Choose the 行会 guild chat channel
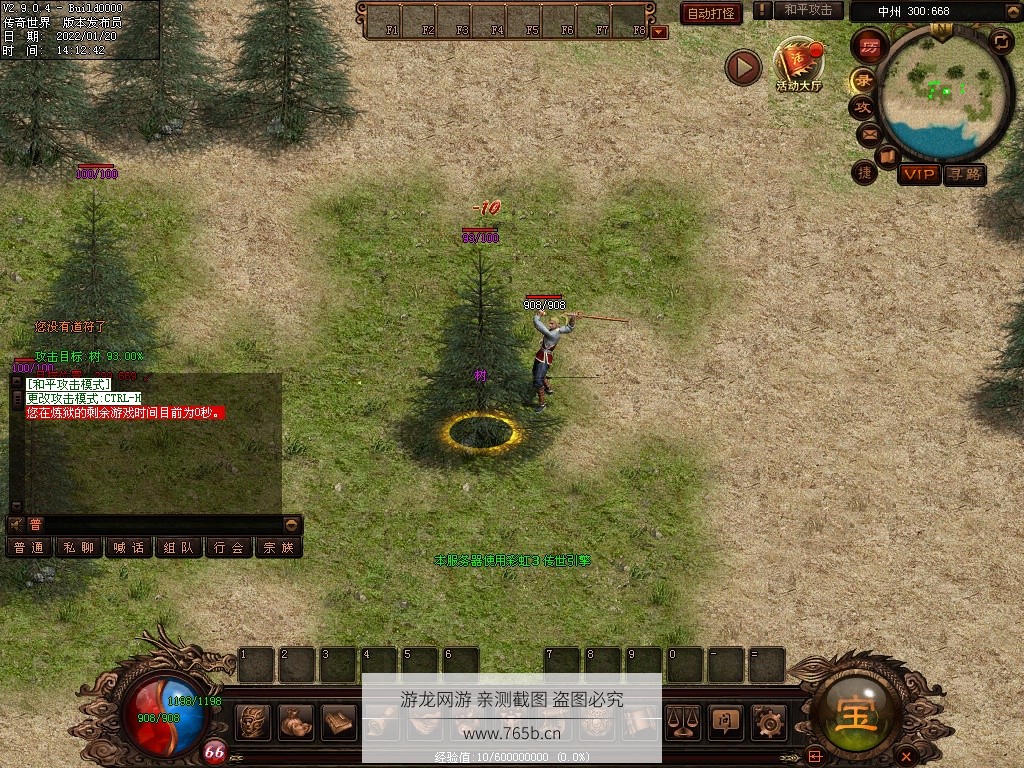Screen dimensions: 1024x768 click(x=229, y=548)
